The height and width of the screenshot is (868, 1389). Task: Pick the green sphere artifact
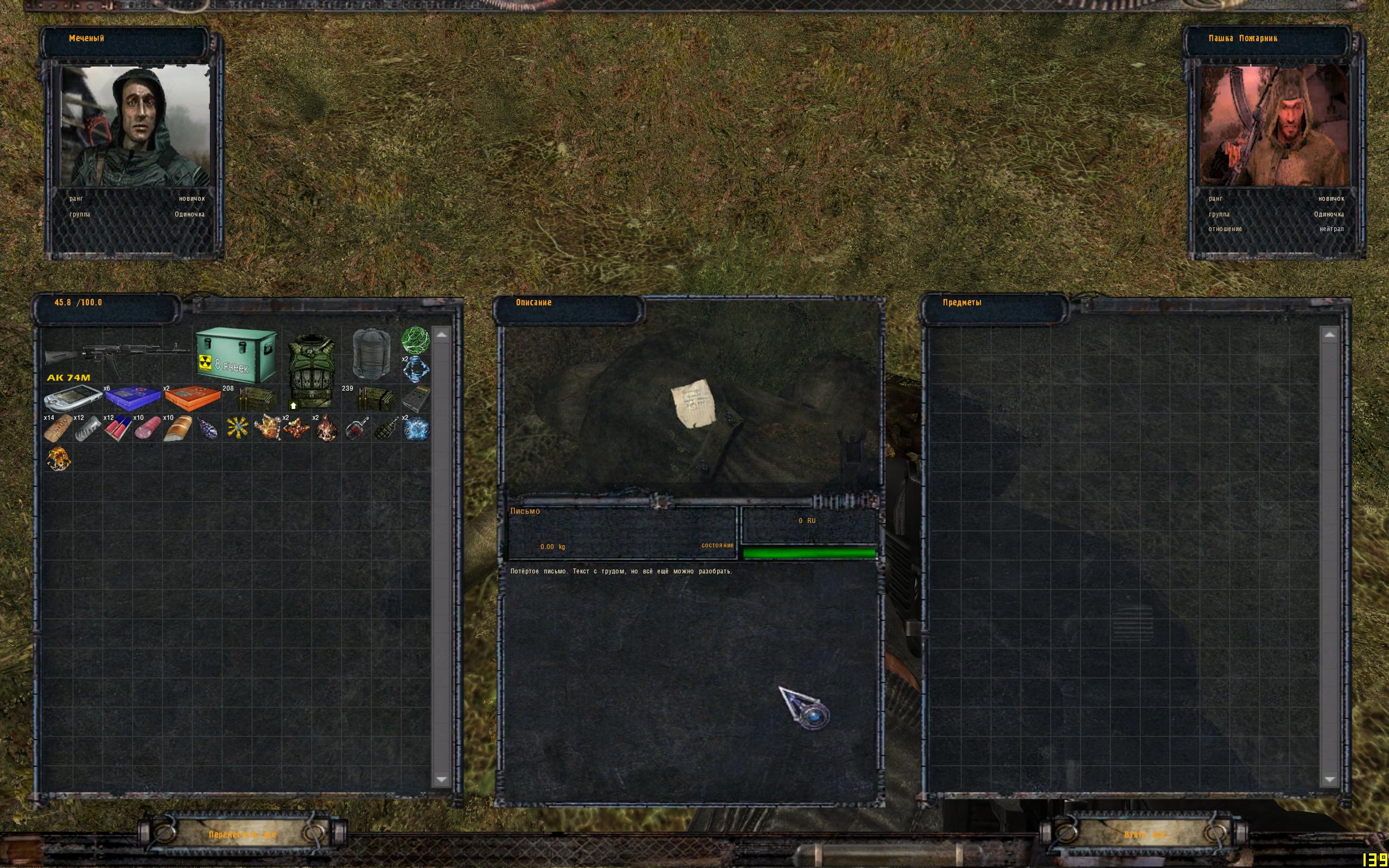point(415,340)
